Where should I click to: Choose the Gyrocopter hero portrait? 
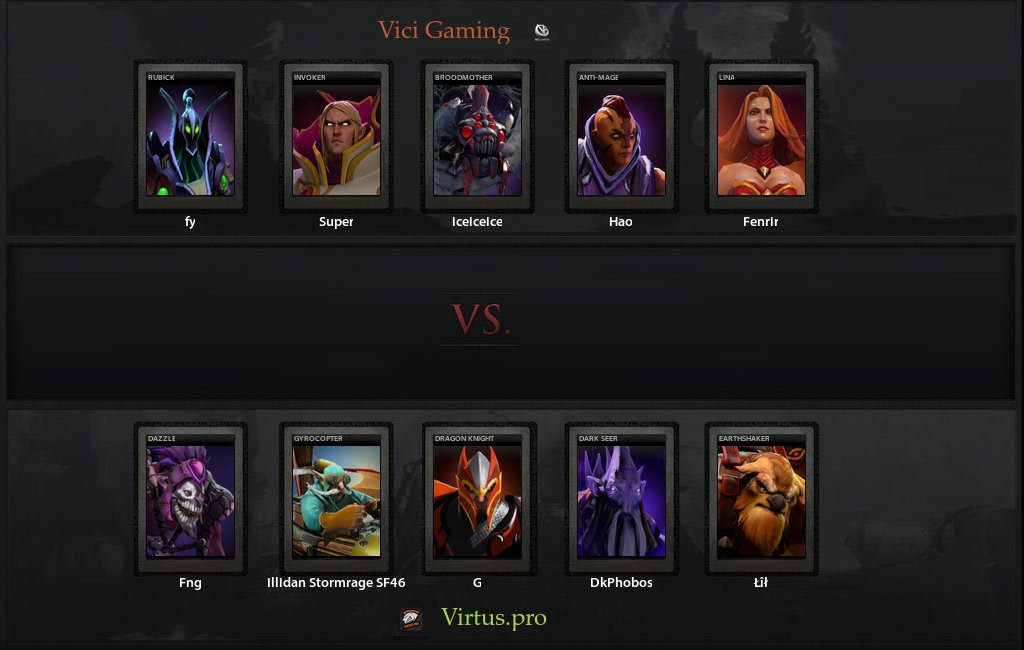336,498
